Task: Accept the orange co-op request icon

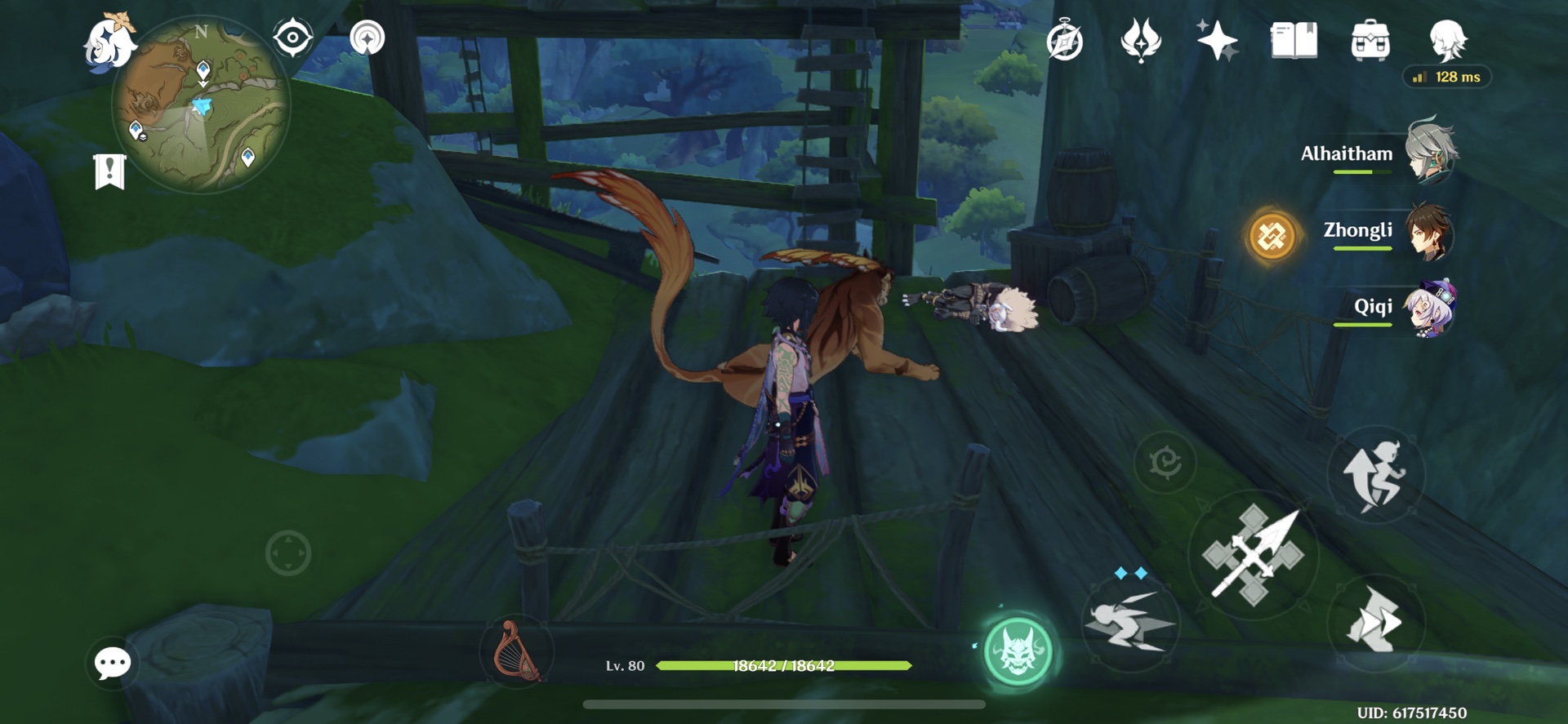Action: [x=1272, y=236]
